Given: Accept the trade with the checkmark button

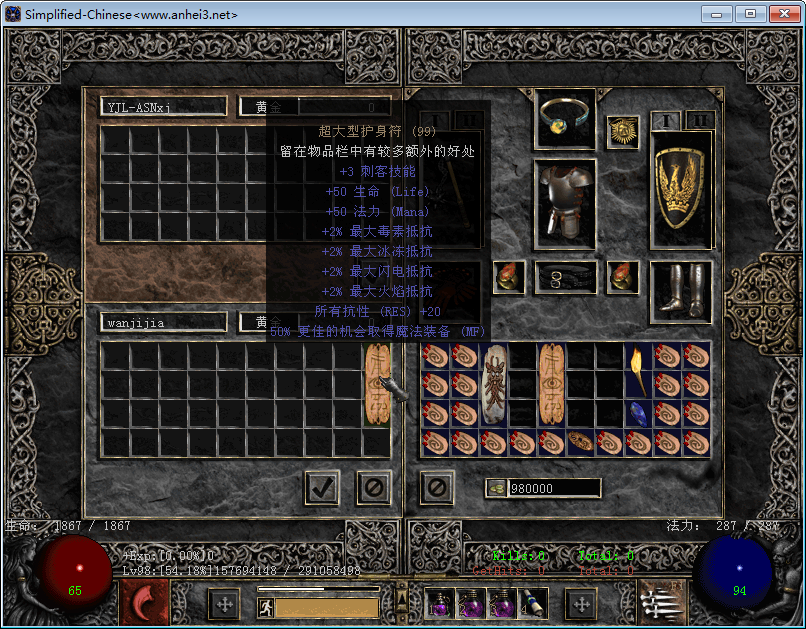Looking at the screenshot, I should pos(321,488).
